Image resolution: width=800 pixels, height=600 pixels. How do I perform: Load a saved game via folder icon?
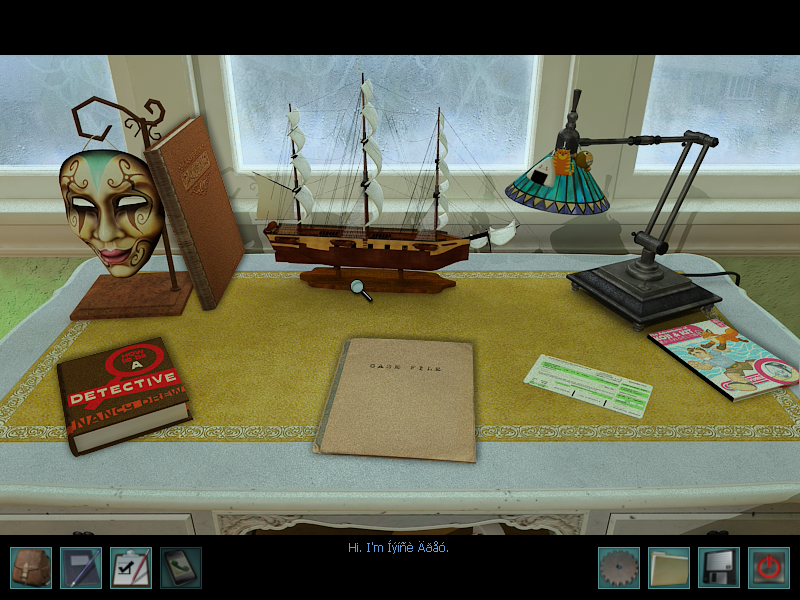pyautogui.click(x=668, y=567)
